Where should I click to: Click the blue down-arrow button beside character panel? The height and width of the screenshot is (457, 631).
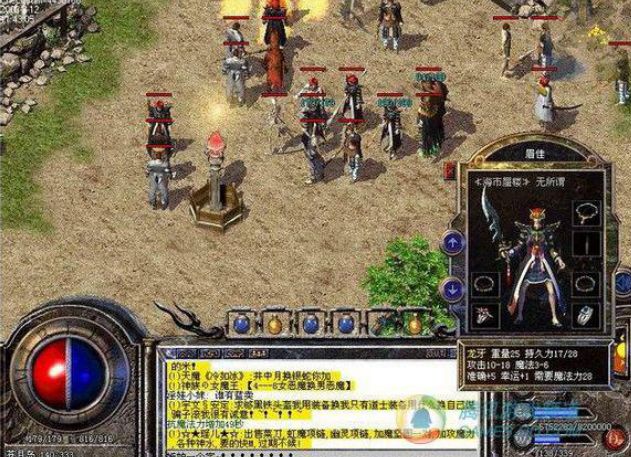(x=451, y=287)
